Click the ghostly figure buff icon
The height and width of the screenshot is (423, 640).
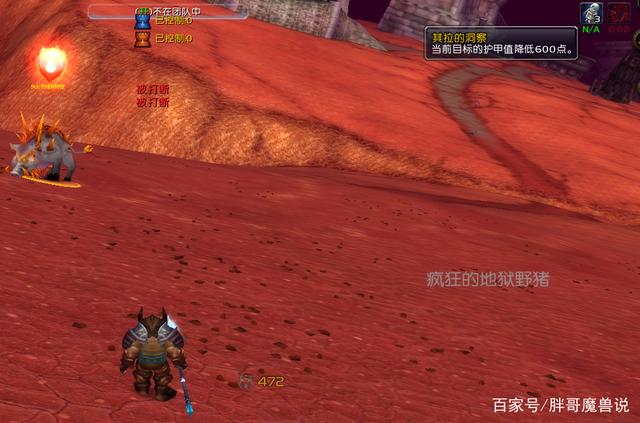tap(590, 13)
